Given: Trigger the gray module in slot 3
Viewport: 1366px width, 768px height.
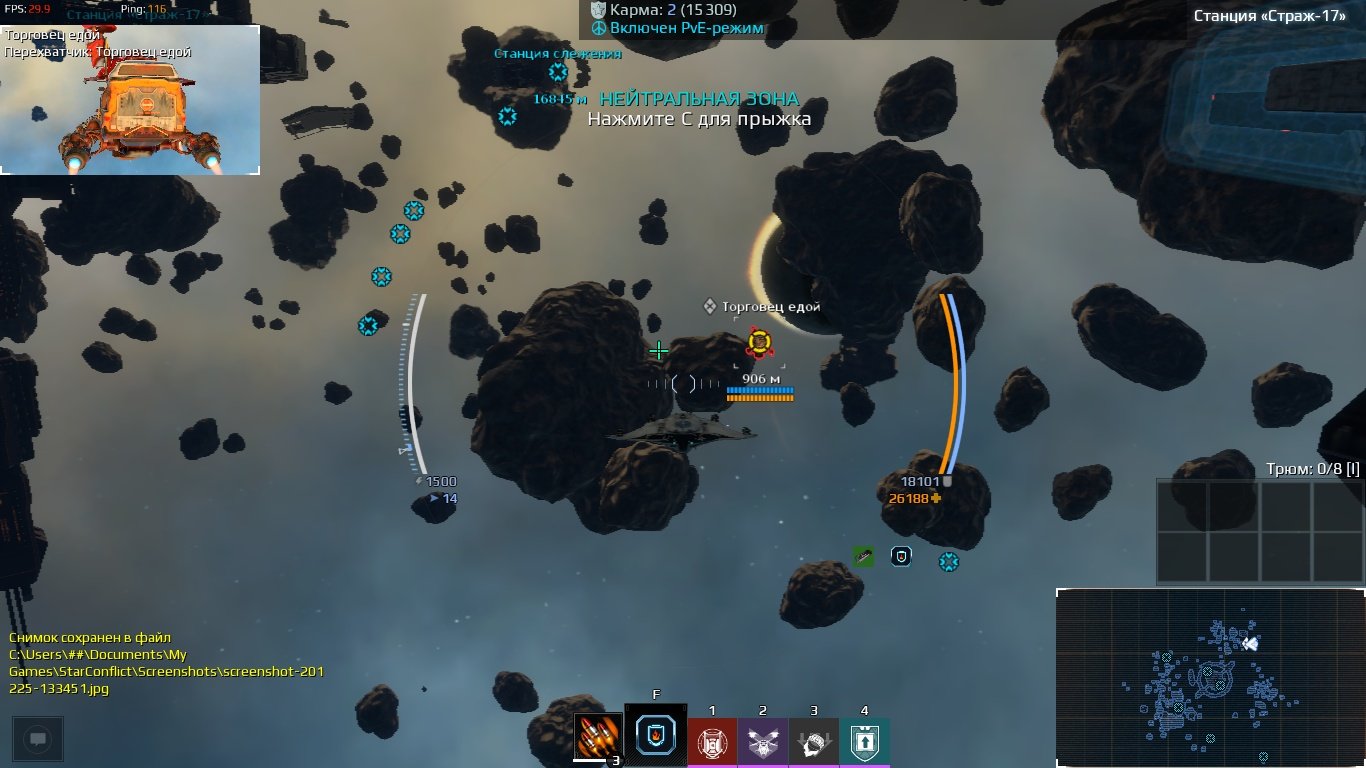Looking at the screenshot, I should [814, 742].
